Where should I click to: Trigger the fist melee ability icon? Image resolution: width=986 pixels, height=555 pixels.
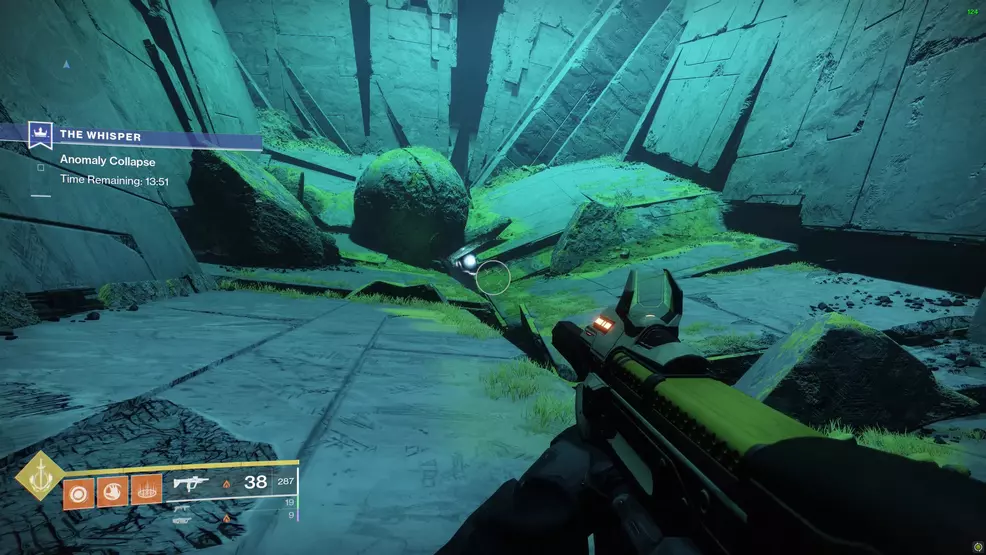point(112,491)
